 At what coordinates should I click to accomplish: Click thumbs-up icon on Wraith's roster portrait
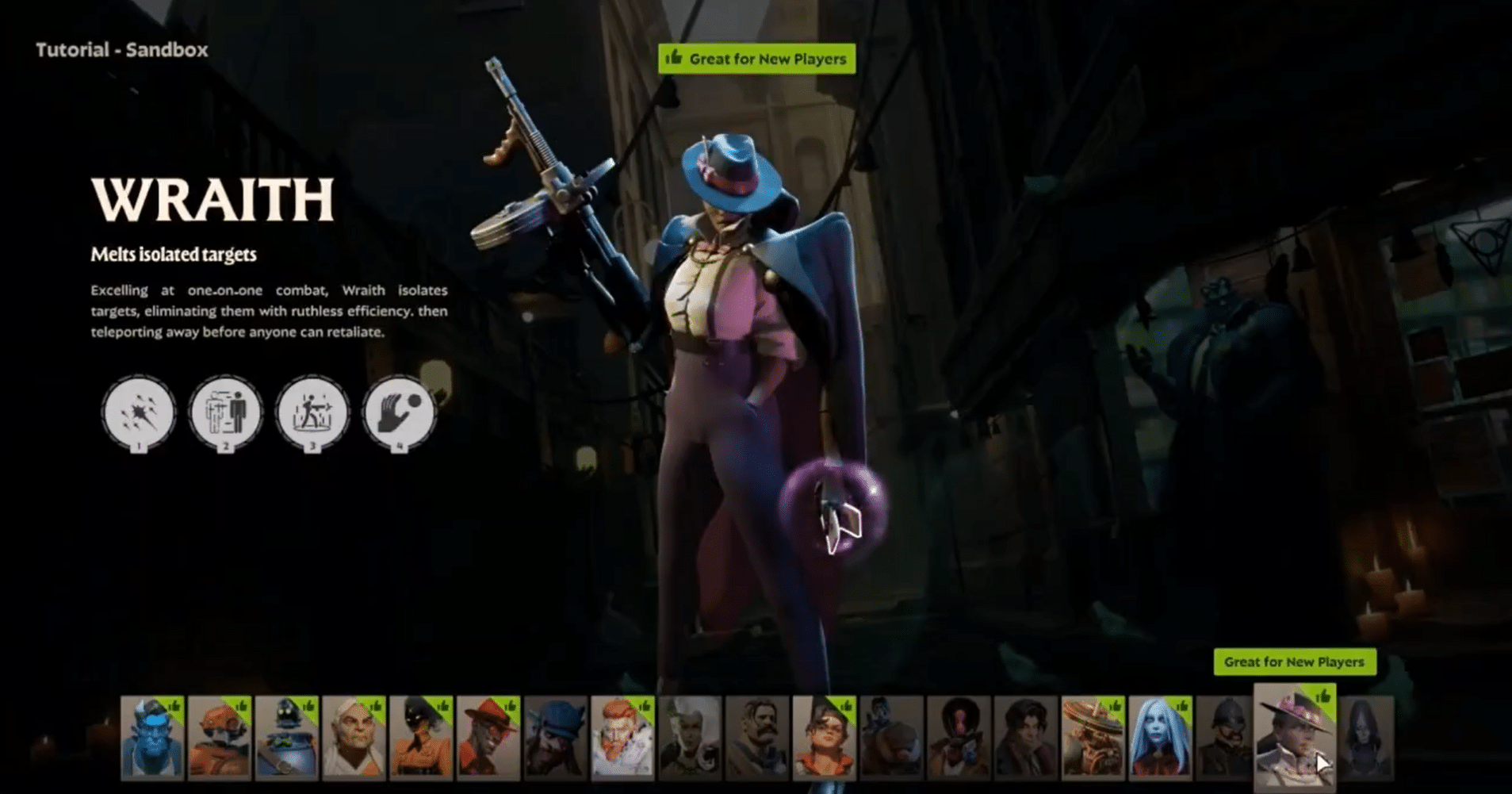pos(1325,698)
